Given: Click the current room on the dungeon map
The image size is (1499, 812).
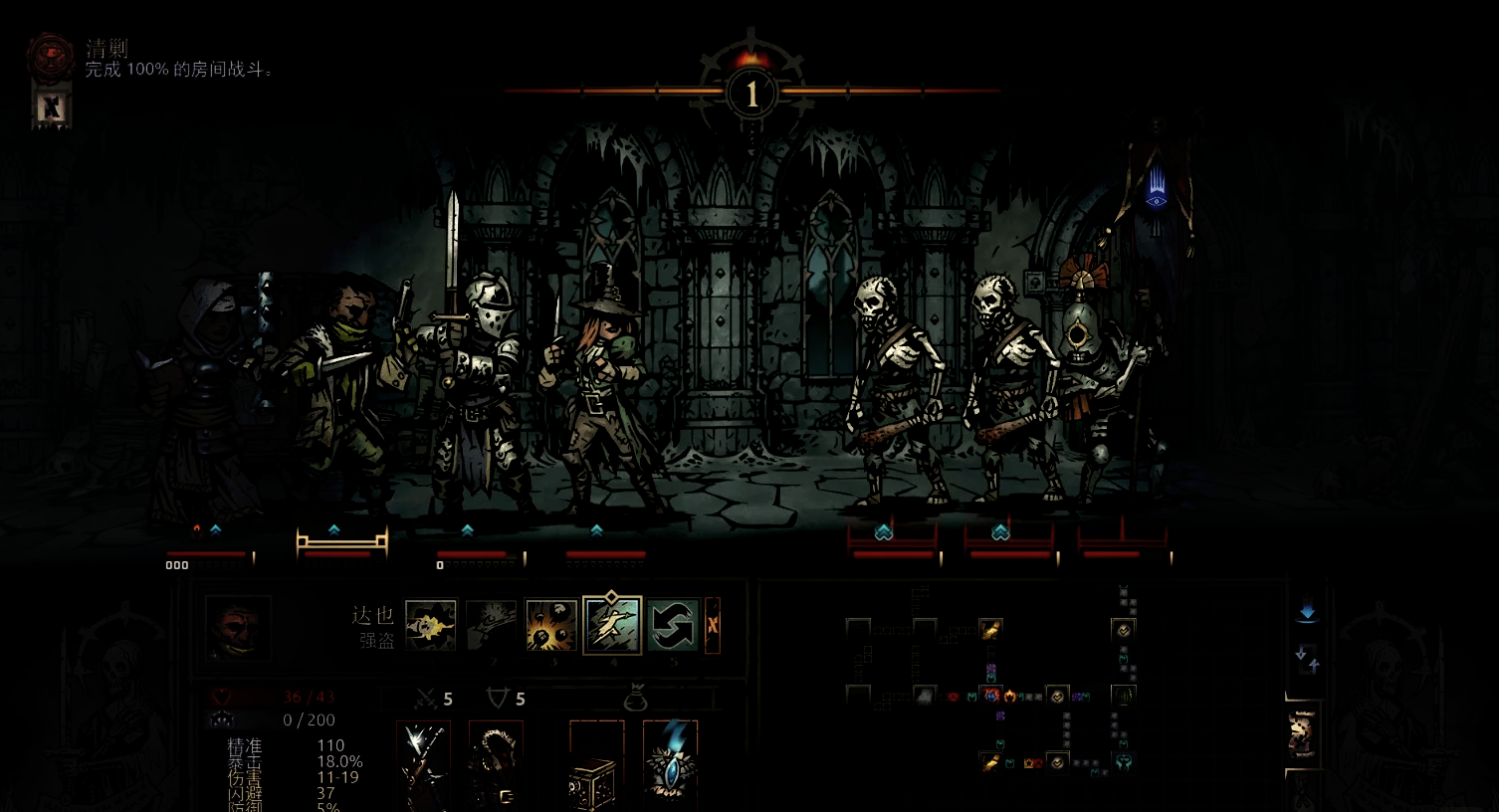Looking at the screenshot, I should click(990, 695).
